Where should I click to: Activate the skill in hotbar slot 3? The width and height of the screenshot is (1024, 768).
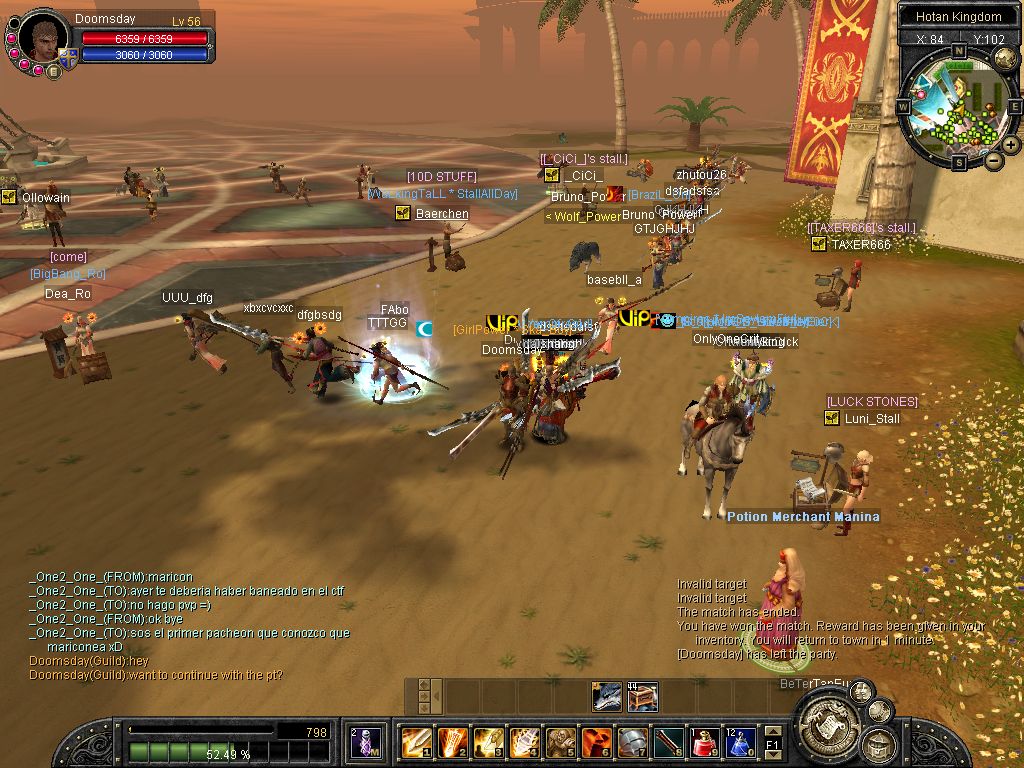coord(488,742)
